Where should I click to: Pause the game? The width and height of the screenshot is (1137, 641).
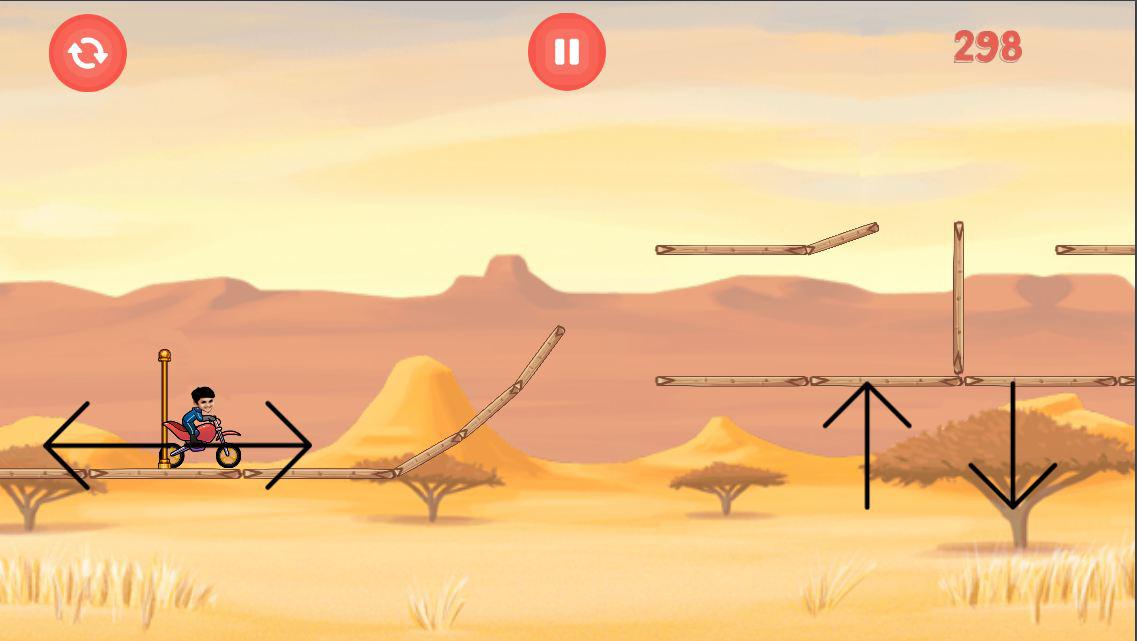[x=567, y=52]
